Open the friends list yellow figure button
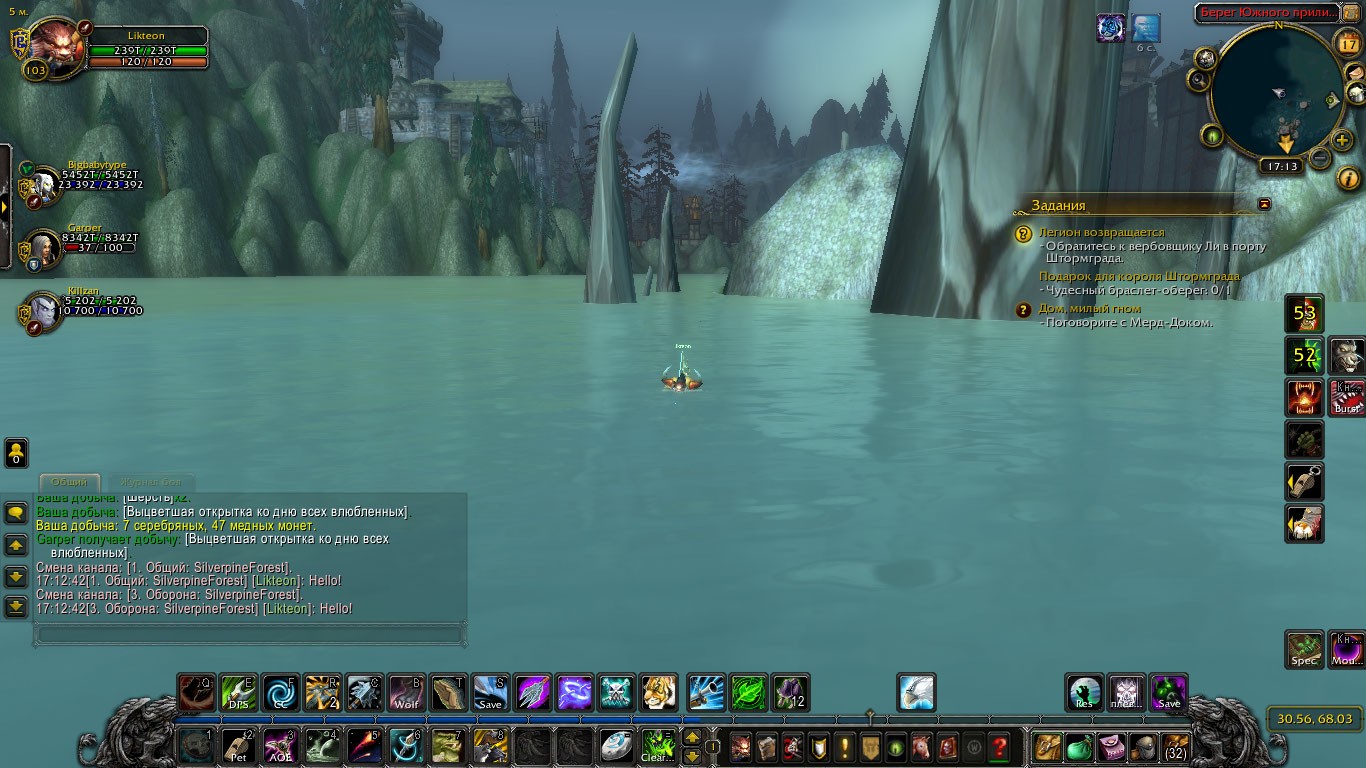Viewport: 1366px width, 768px height. point(16,452)
